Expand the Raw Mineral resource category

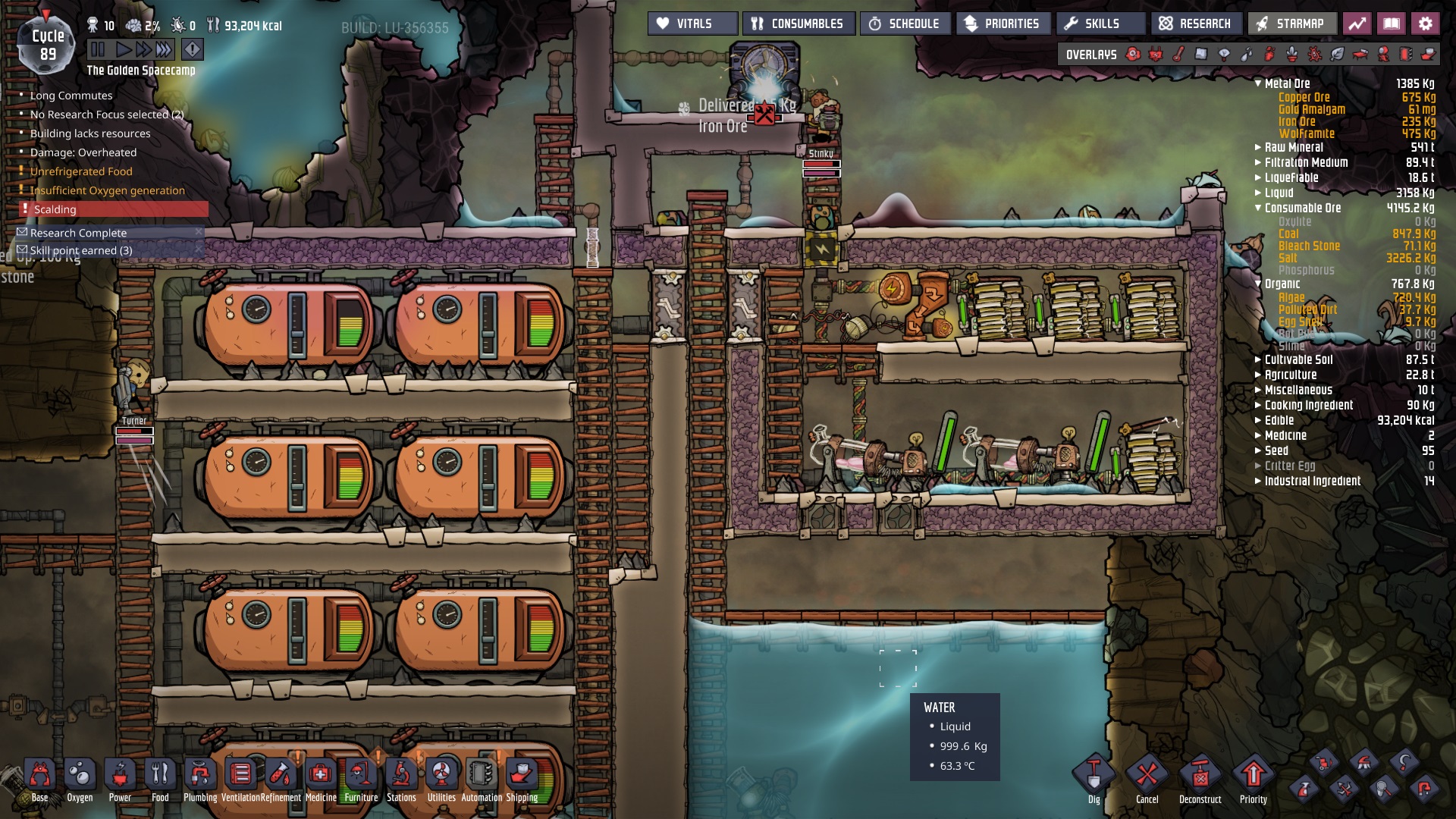pyautogui.click(x=1258, y=147)
